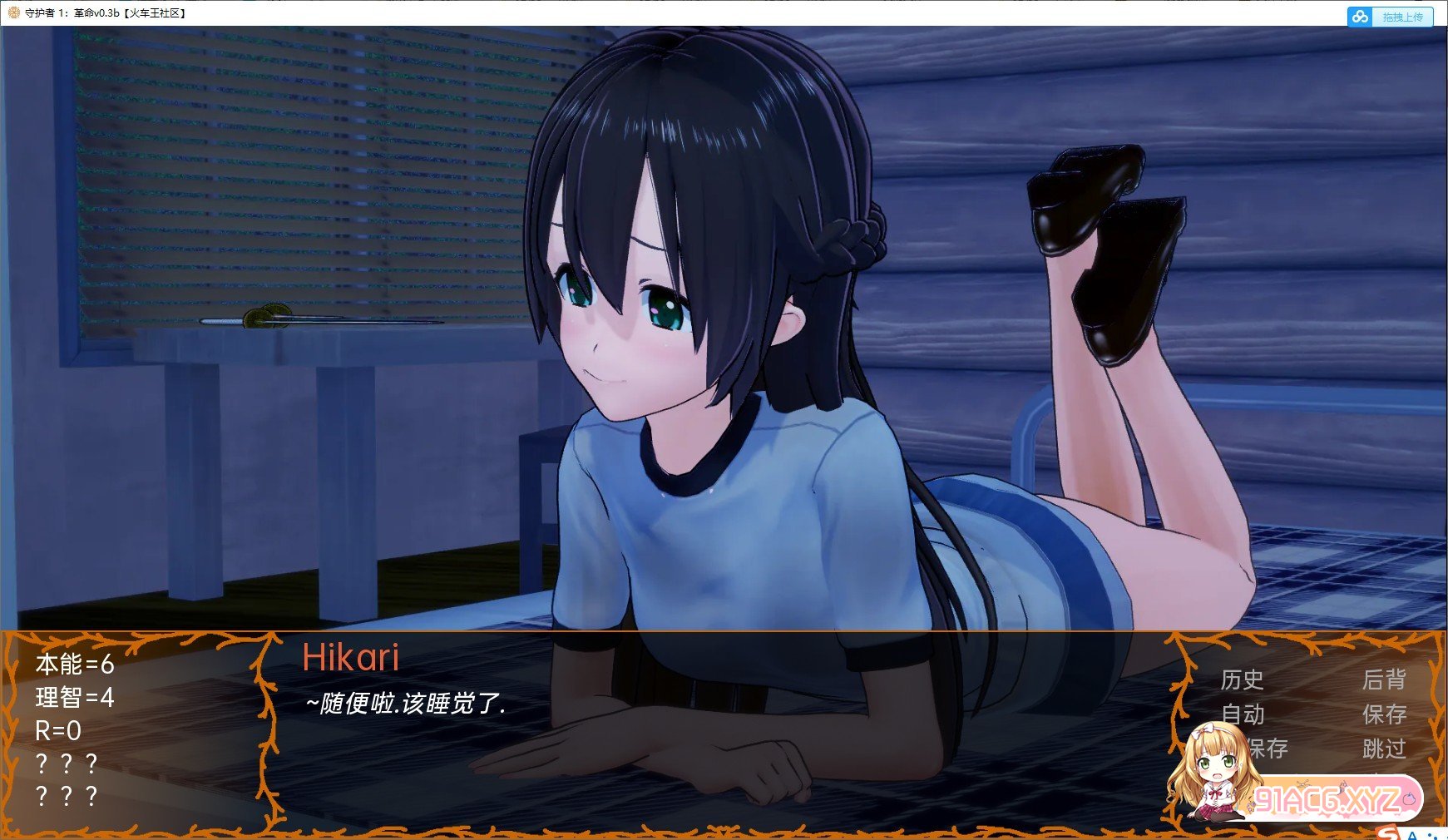Select 保存 listed between 后背 and 跳过
The width and height of the screenshot is (1448, 840).
pyautogui.click(x=1384, y=714)
